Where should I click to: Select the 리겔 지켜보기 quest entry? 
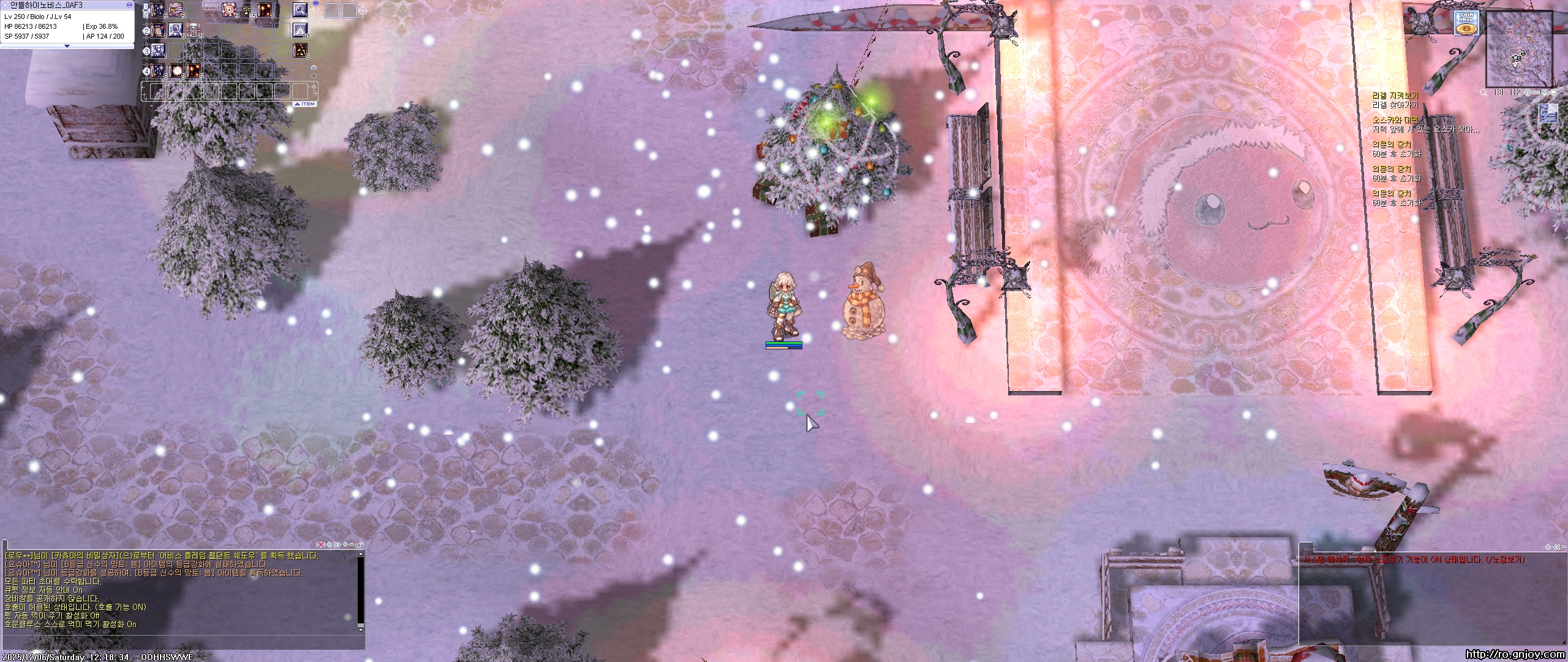(1395, 96)
